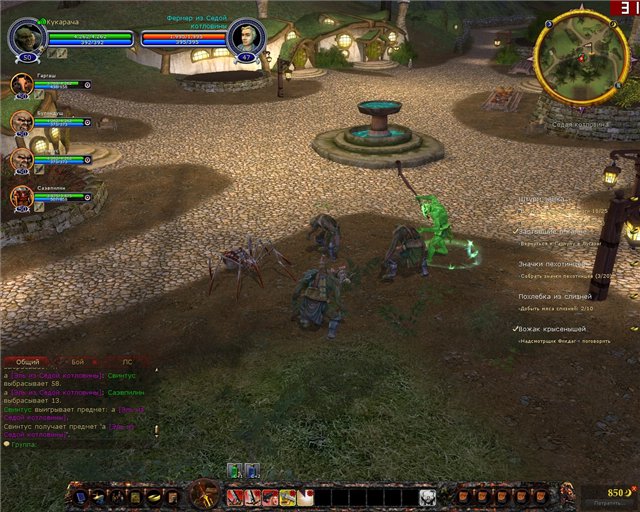Select player portrait Кукарача
This screenshot has height=512, width=640.
tap(27, 37)
